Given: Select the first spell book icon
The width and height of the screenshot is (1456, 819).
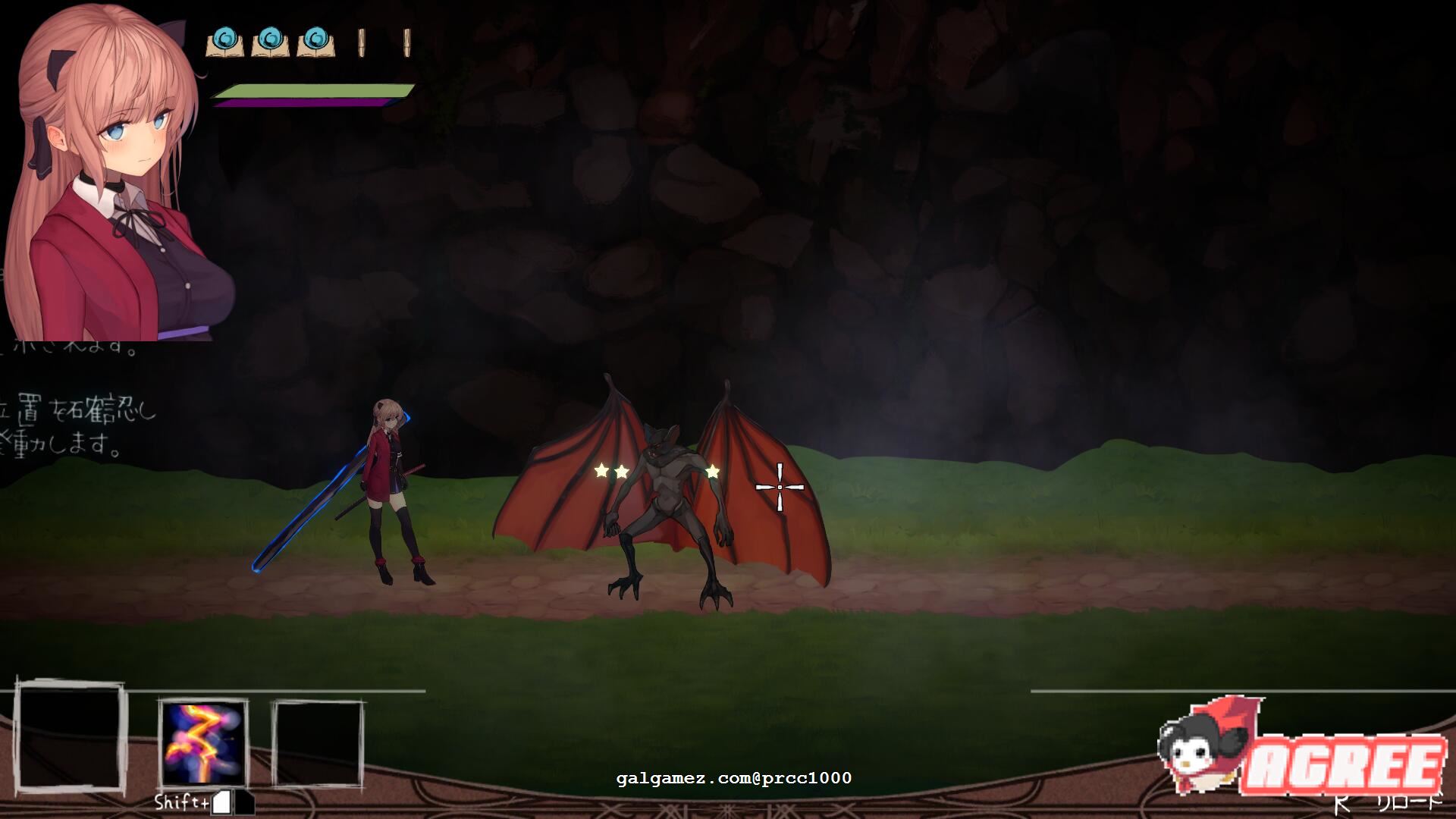Looking at the screenshot, I should (x=225, y=42).
